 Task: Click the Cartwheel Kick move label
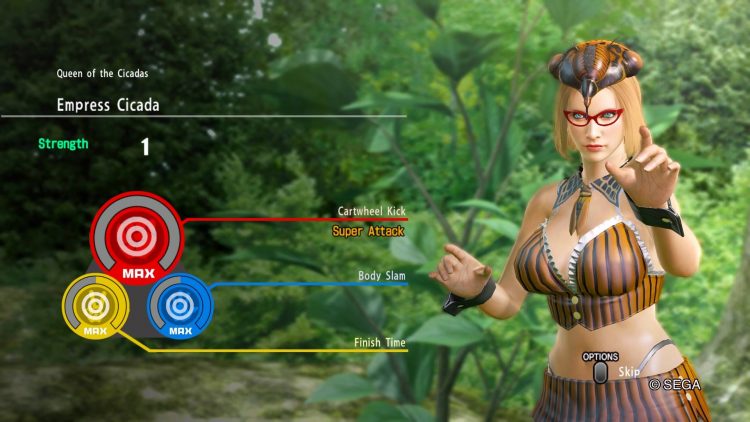pos(371,212)
